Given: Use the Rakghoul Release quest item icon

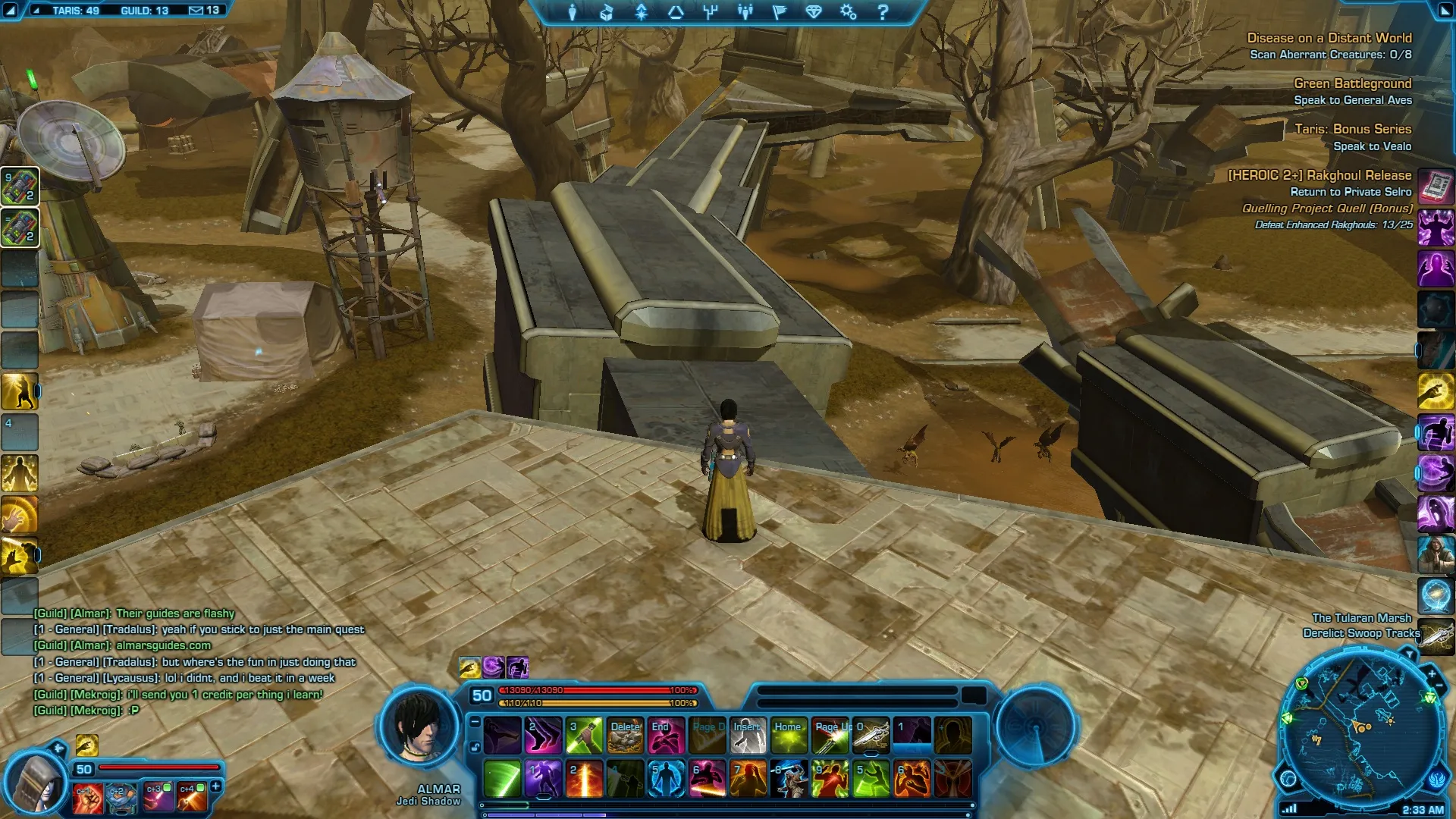Looking at the screenshot, I should (x=1436, y=186).
